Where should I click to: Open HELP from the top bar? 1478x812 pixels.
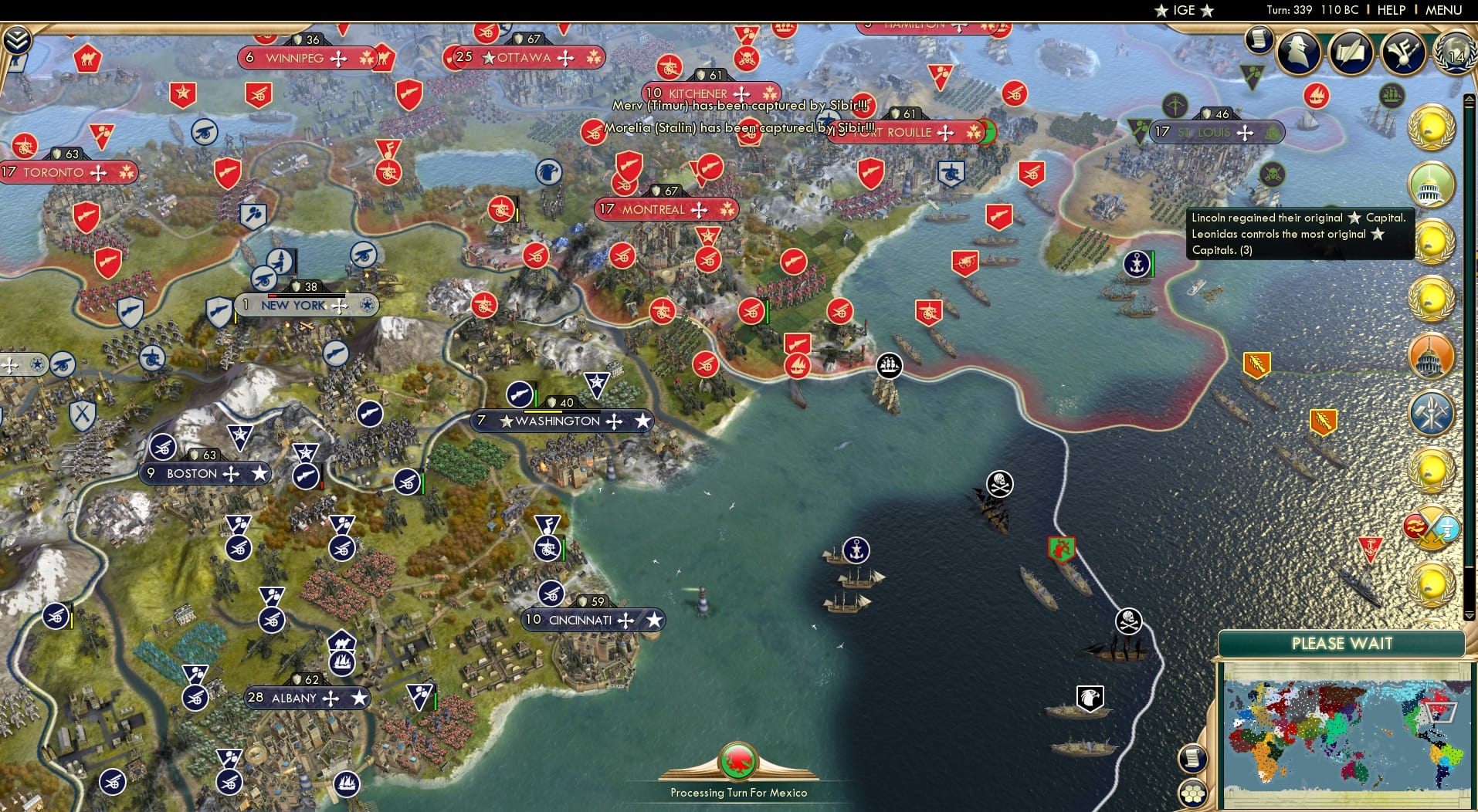1390,10
